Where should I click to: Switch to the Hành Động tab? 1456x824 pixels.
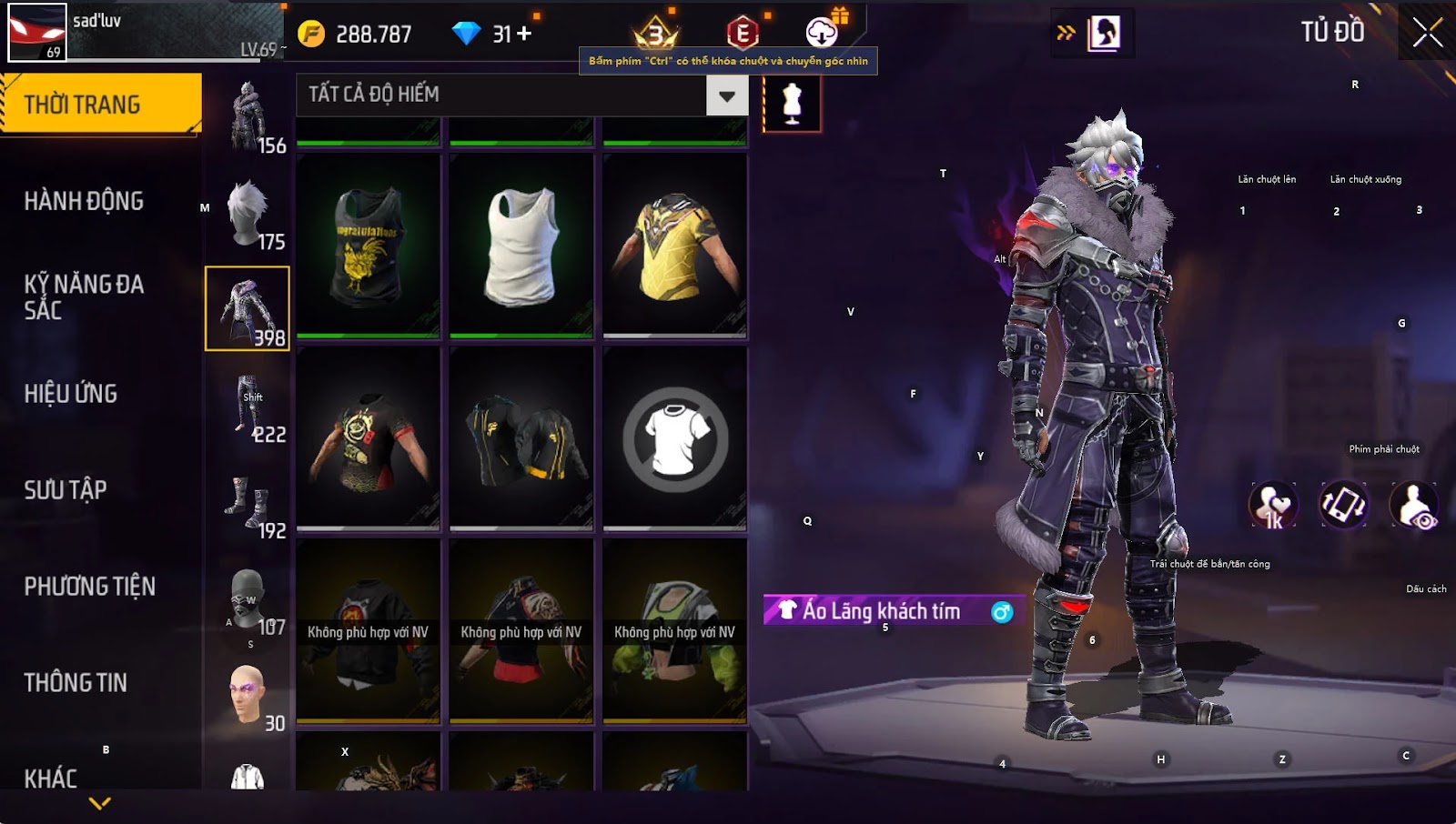click(84, 201)
